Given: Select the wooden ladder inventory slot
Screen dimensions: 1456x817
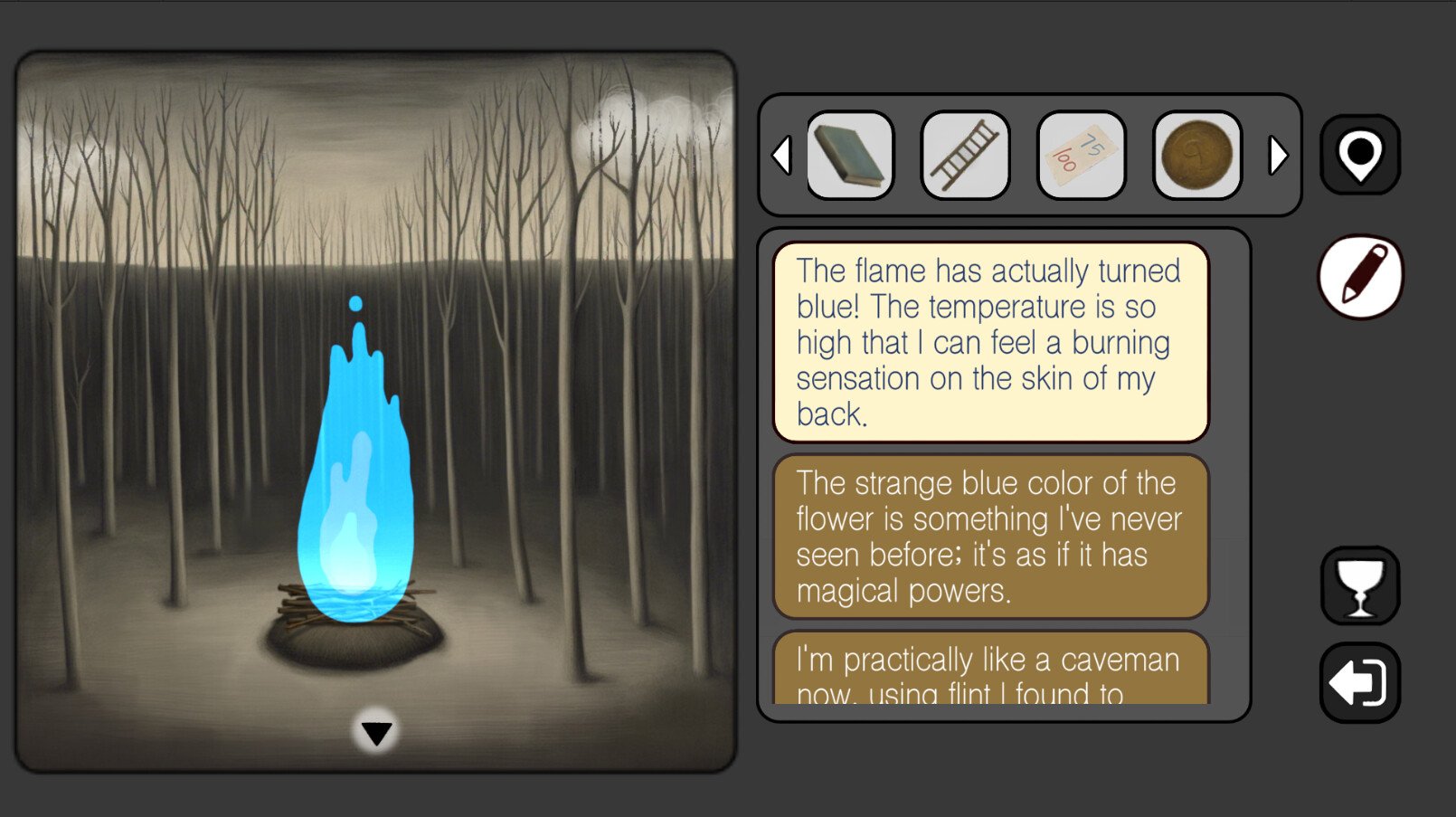Looking at the screenshot, I should 965,155.
